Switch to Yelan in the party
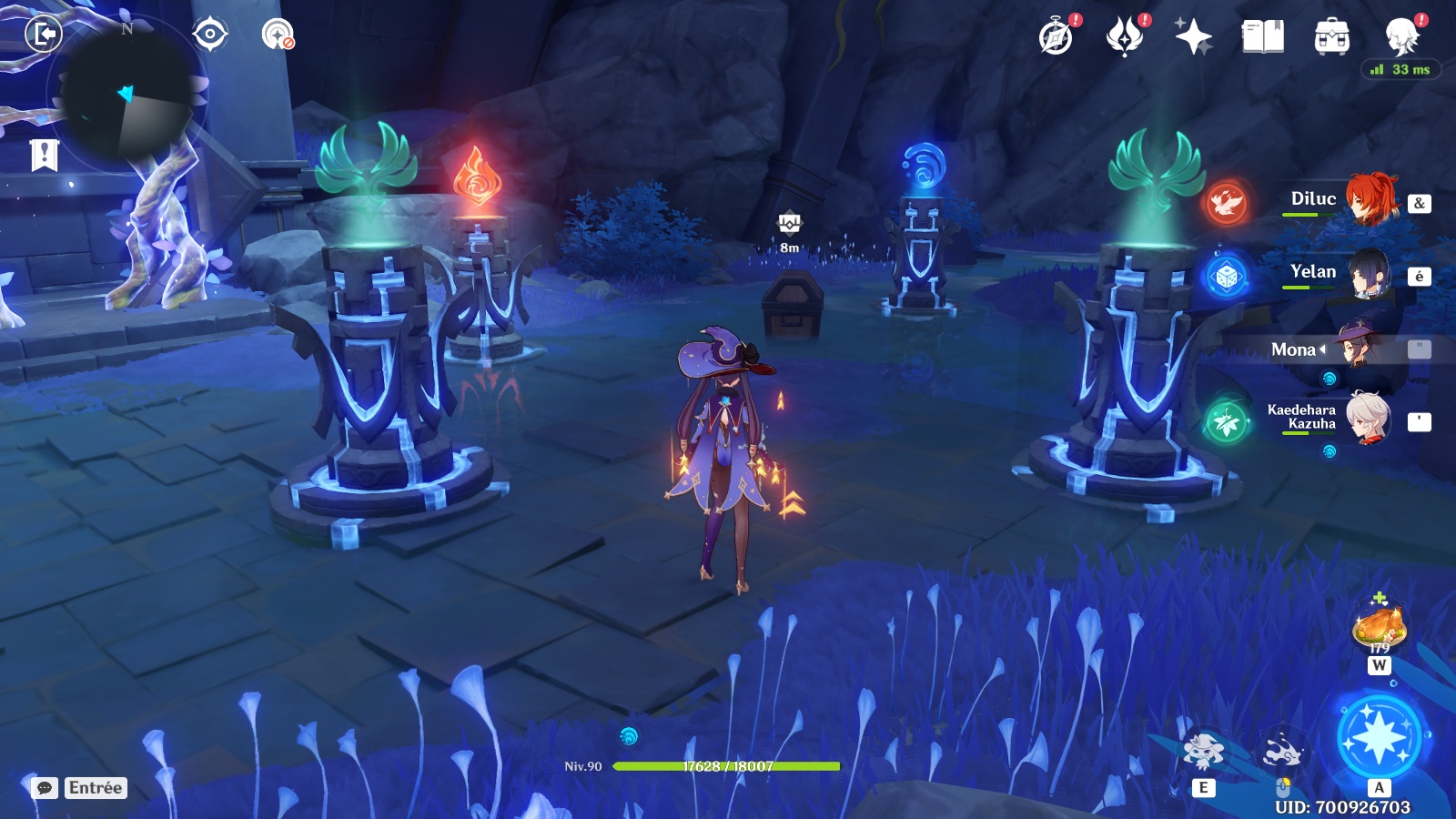 click(x=1370, y=272)
